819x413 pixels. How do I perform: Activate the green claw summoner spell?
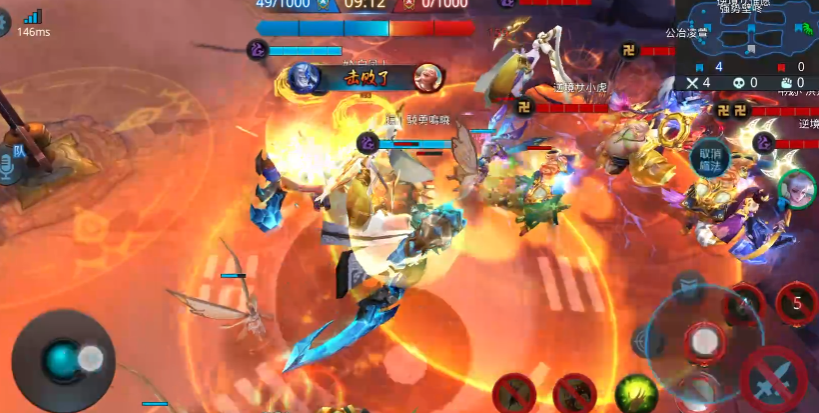coord(635,392)
